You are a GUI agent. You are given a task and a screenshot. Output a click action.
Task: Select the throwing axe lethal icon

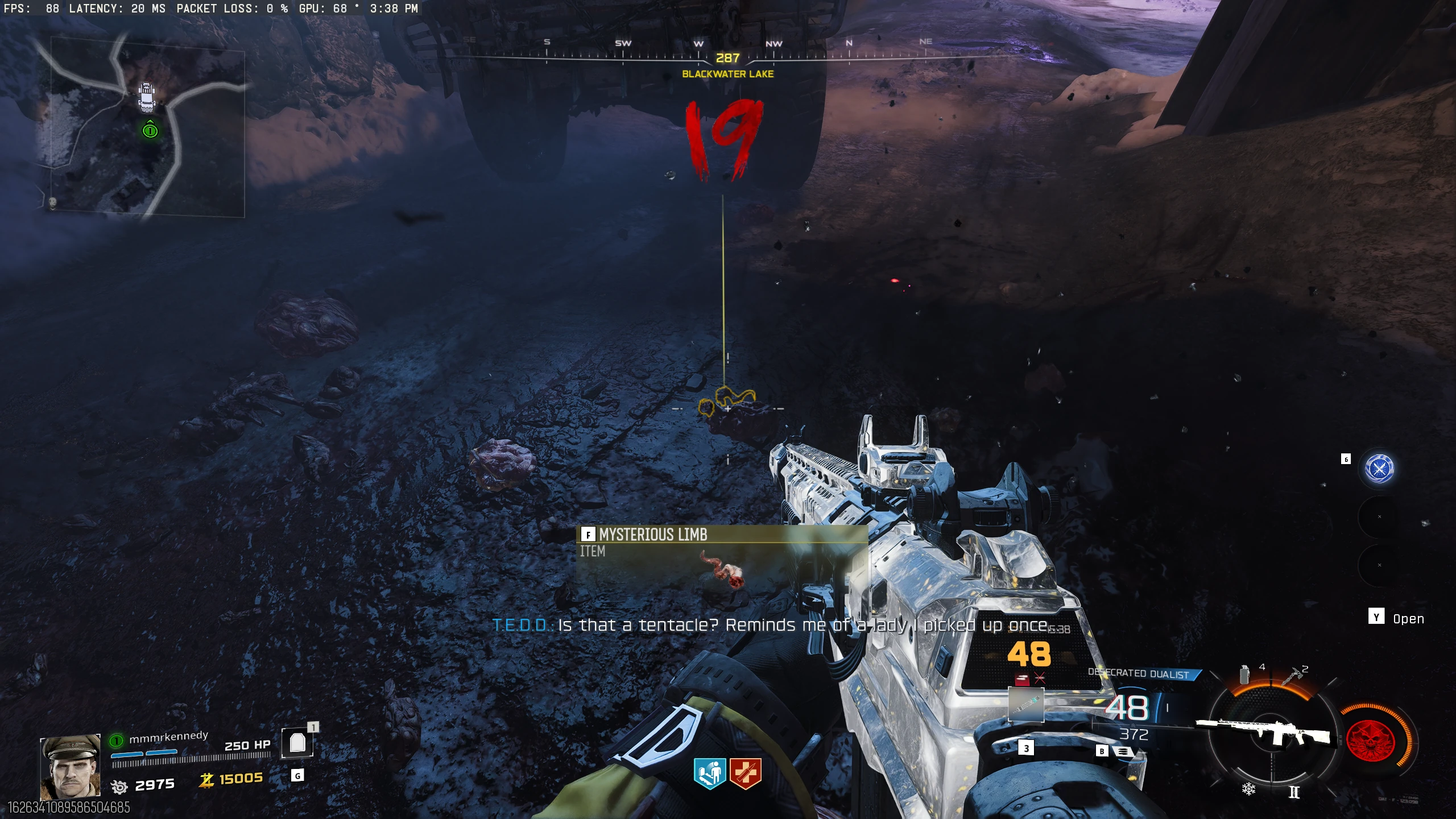[1292, 676]
